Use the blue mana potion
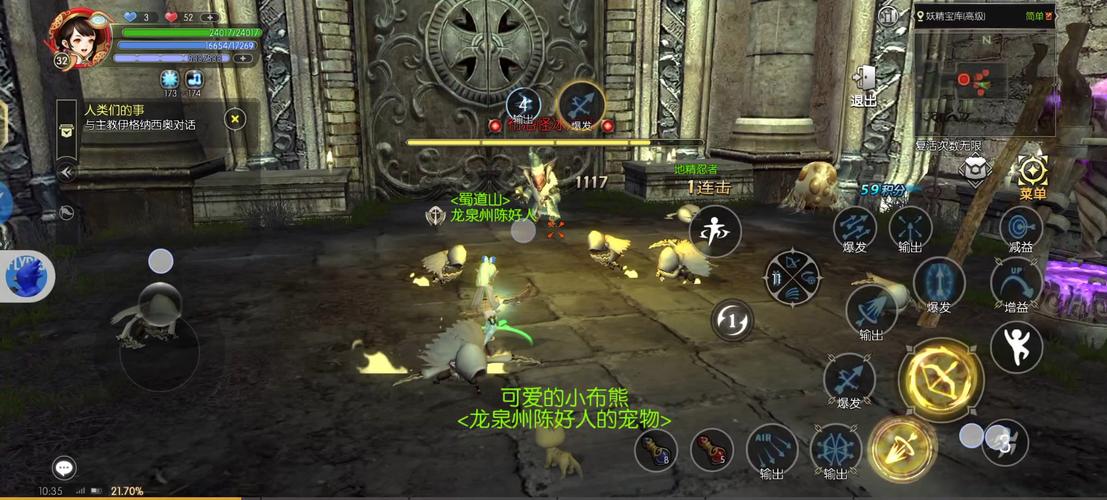Image resolution: width=1107 pixels, height=500 pixels. tap(656, 449)
